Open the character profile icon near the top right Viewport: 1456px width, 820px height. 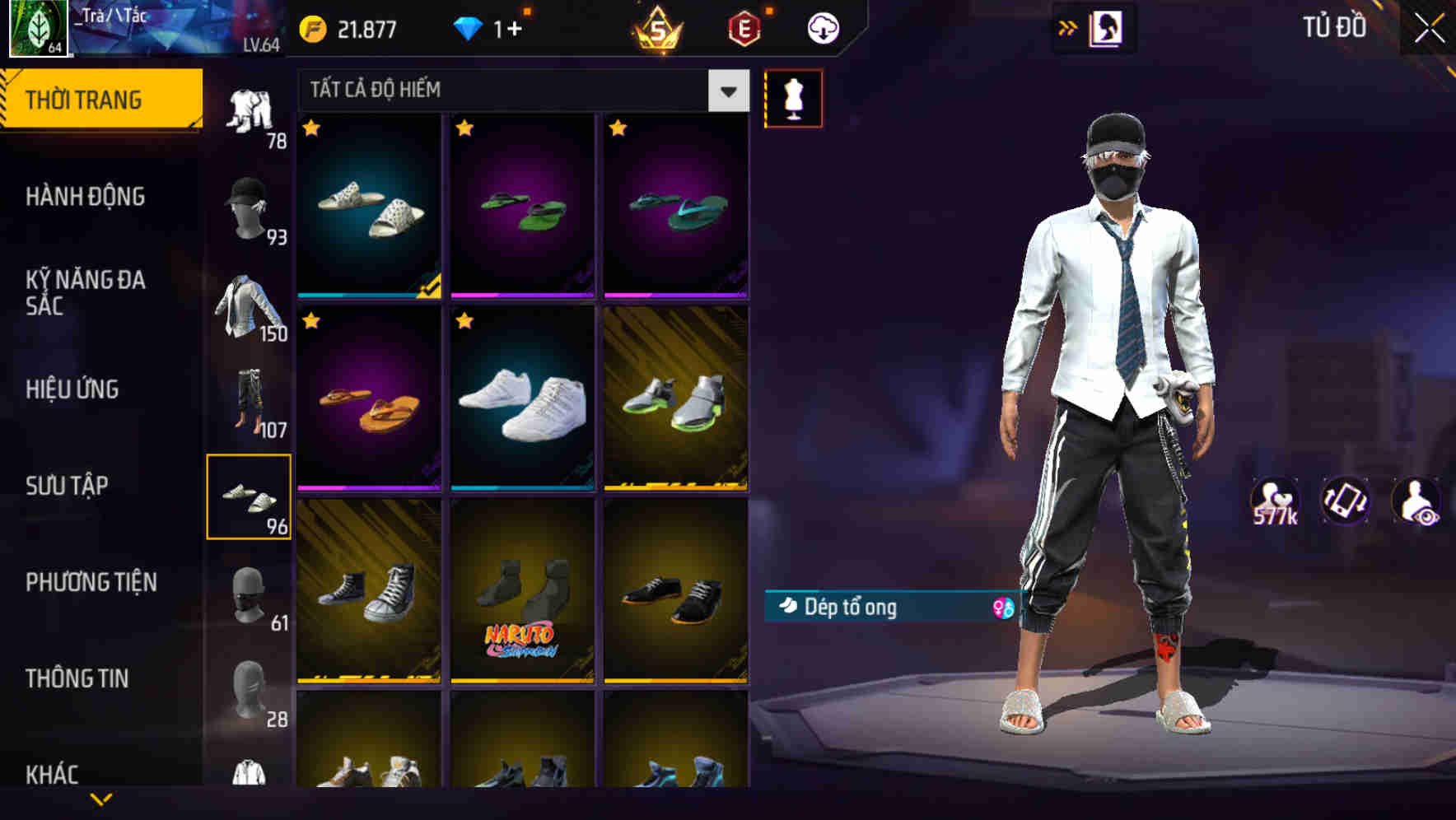tap(1107, 28)
